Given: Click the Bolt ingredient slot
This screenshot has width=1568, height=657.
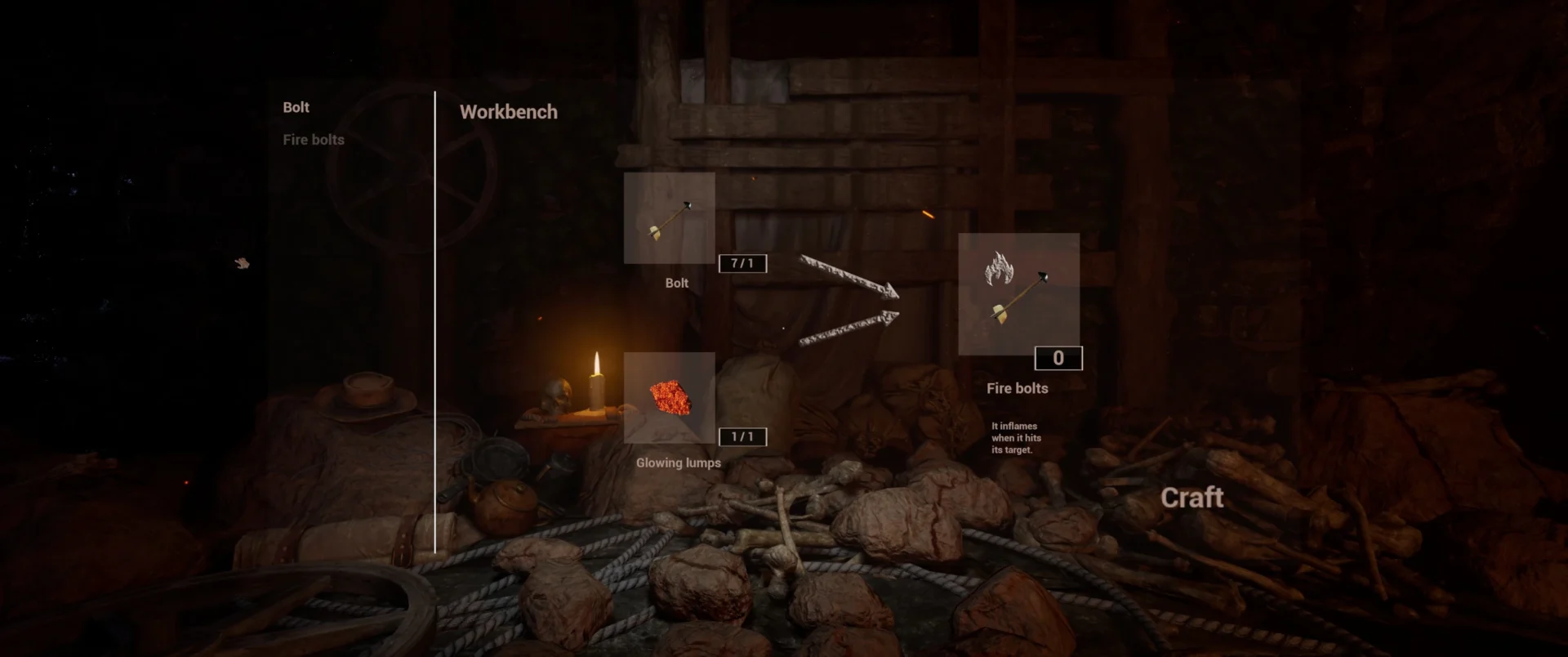Looking at the screenshot, I should pos(669,217).
